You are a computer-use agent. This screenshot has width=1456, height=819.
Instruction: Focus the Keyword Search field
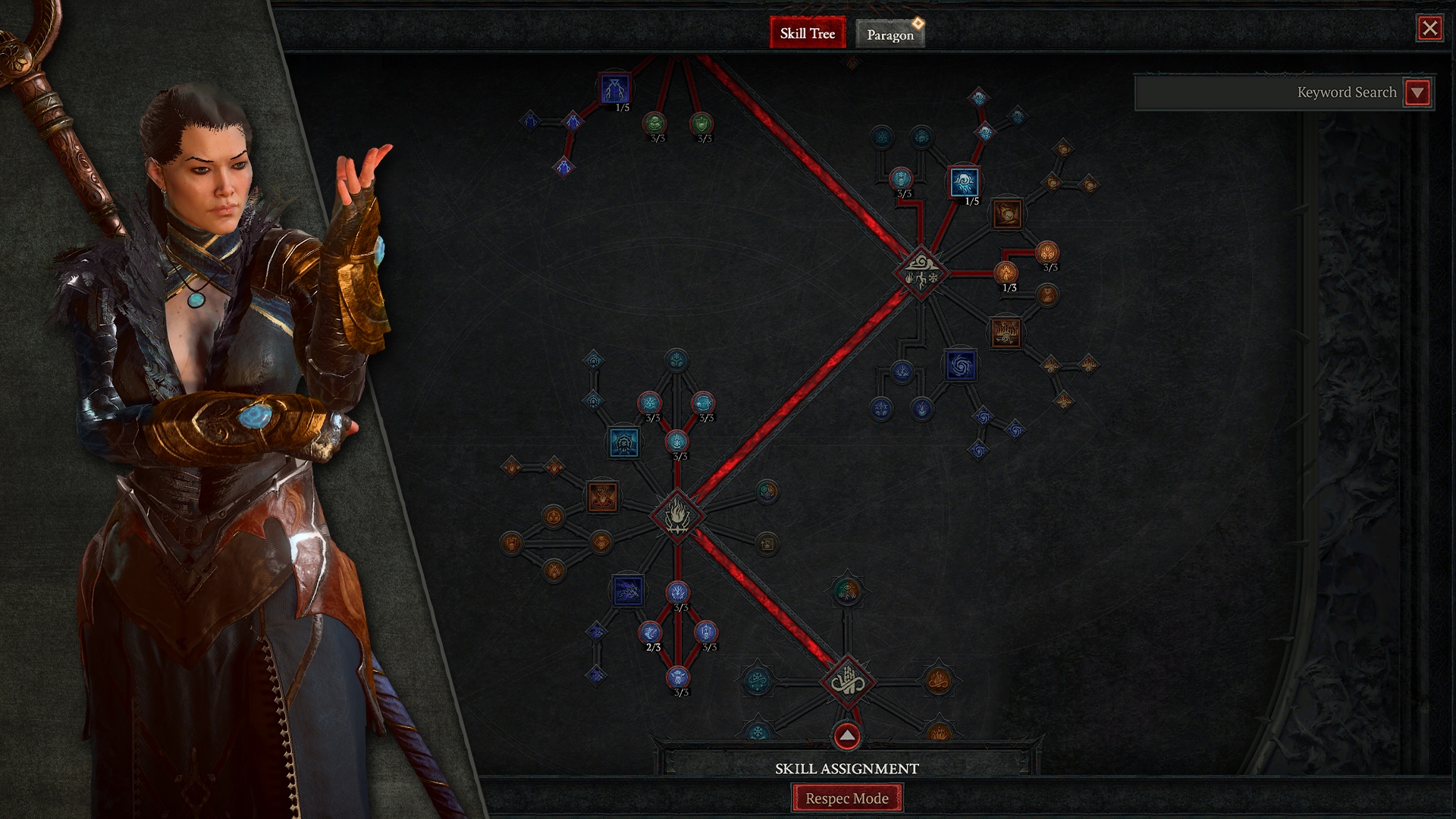click(1268, 93)
